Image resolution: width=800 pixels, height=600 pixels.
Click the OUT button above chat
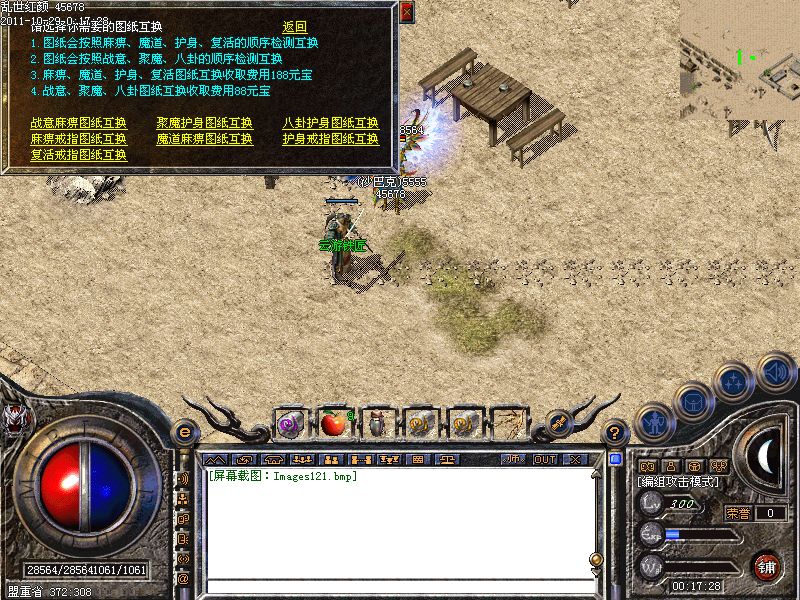(545, 459)
